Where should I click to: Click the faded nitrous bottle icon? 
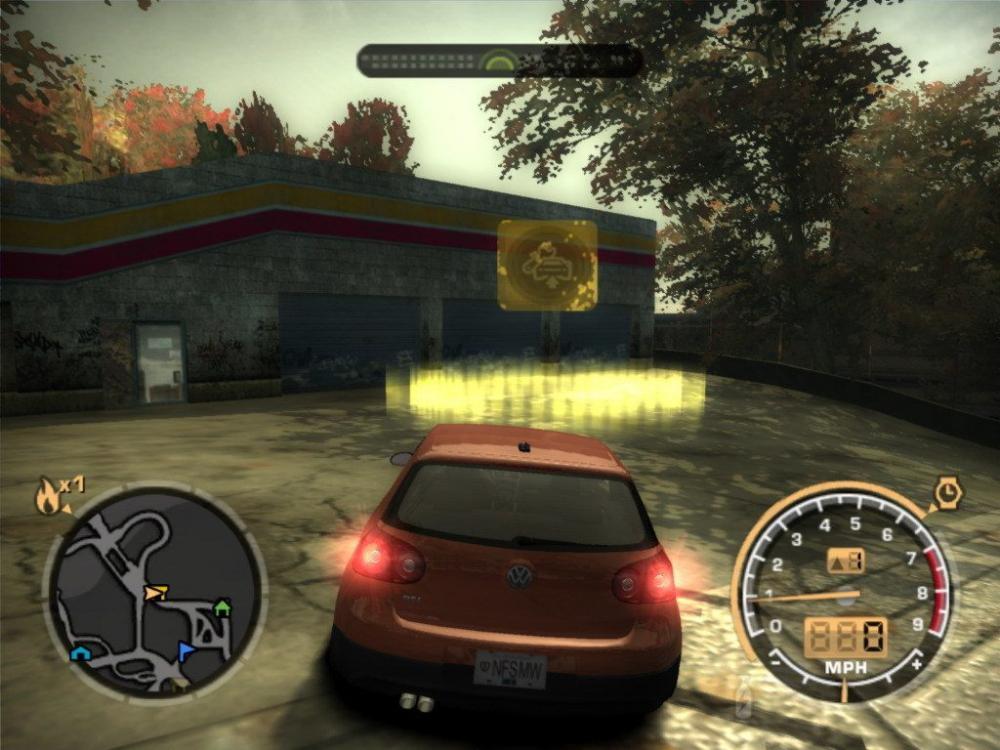743,695
